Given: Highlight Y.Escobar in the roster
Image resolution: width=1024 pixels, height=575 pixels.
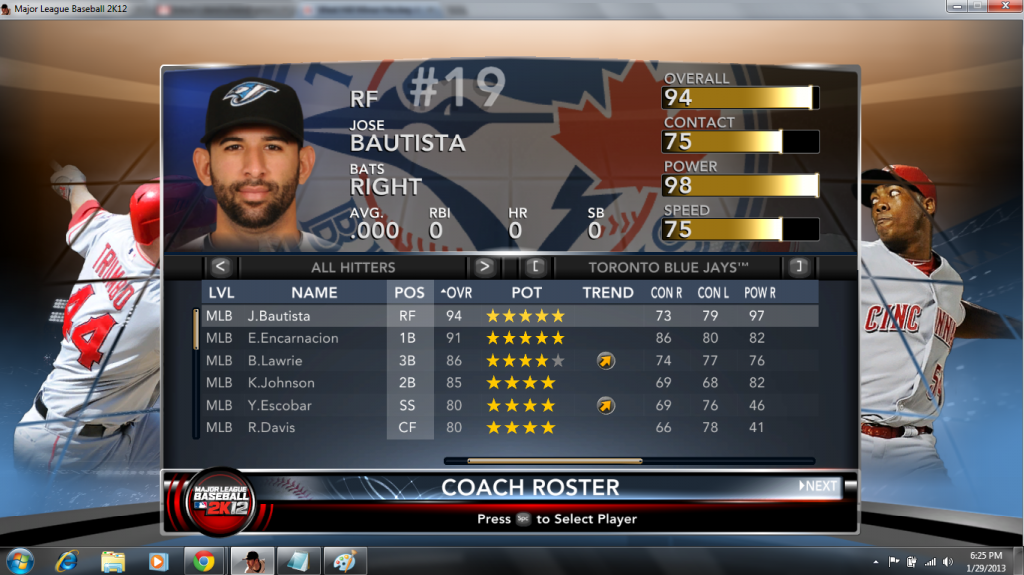Looking at the screenshot, I should pos(279,405).
